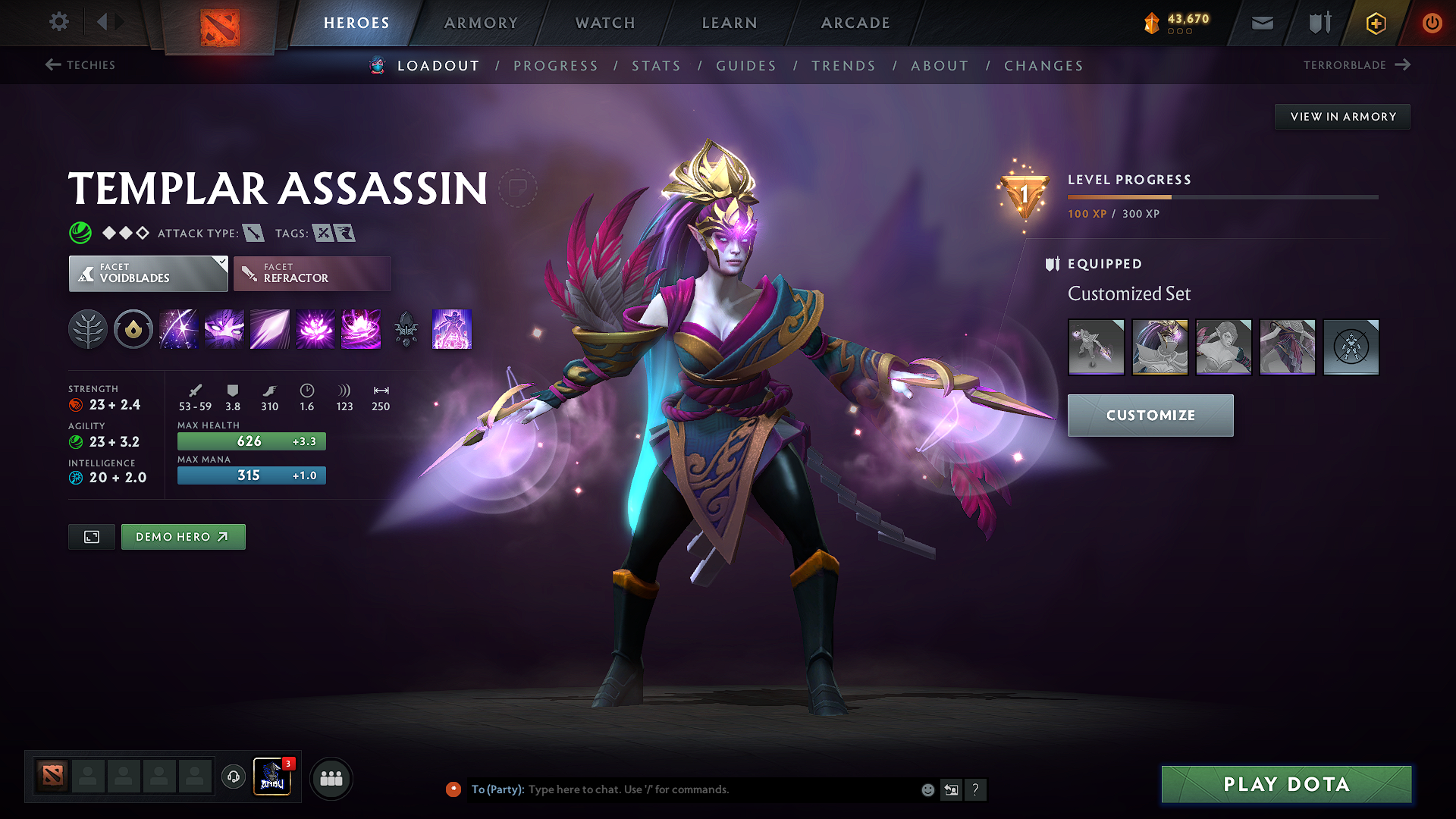Open the mail notifications icon
The image size is (1456, 819).
tap(1261, 22)
